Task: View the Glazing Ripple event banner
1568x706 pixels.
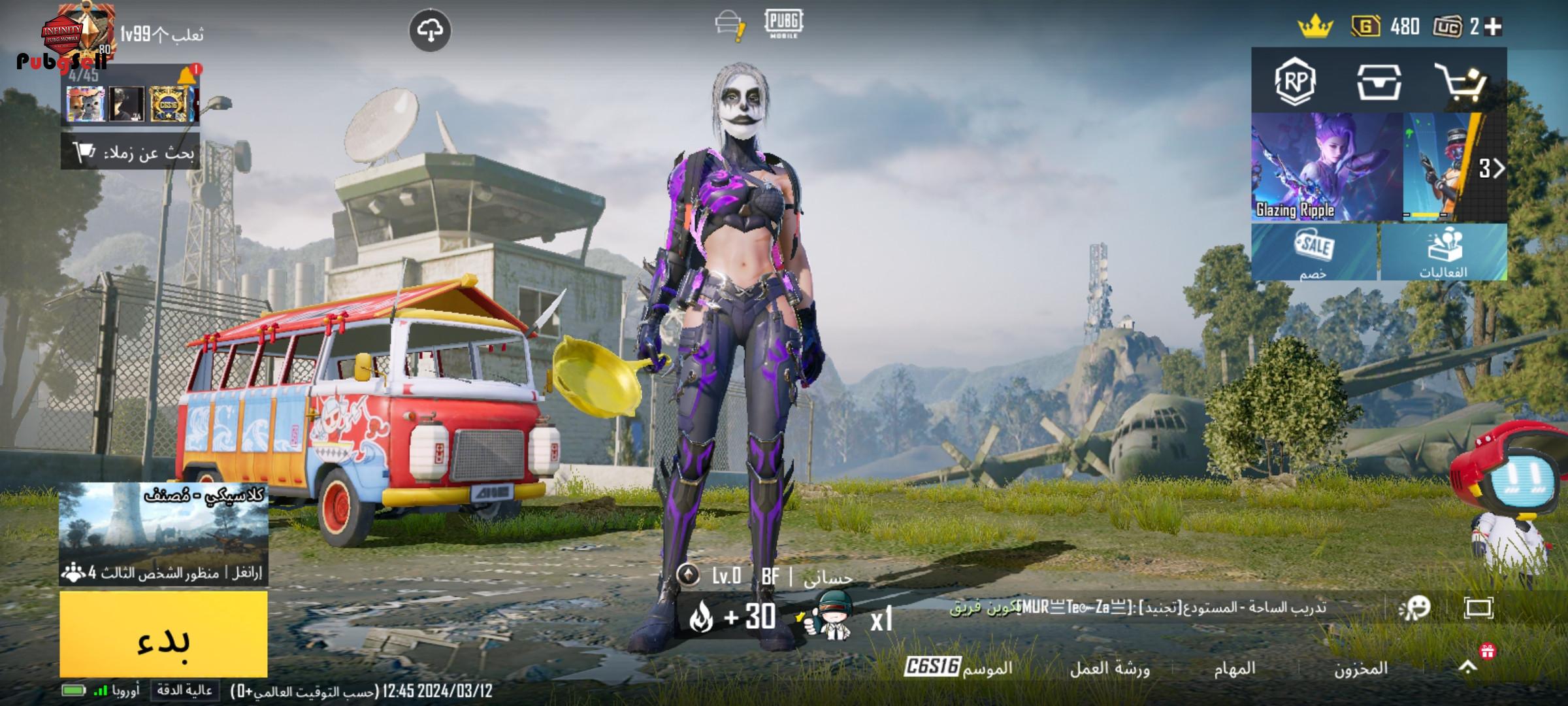Action: pyautogui.click(x=1326, y=167)
